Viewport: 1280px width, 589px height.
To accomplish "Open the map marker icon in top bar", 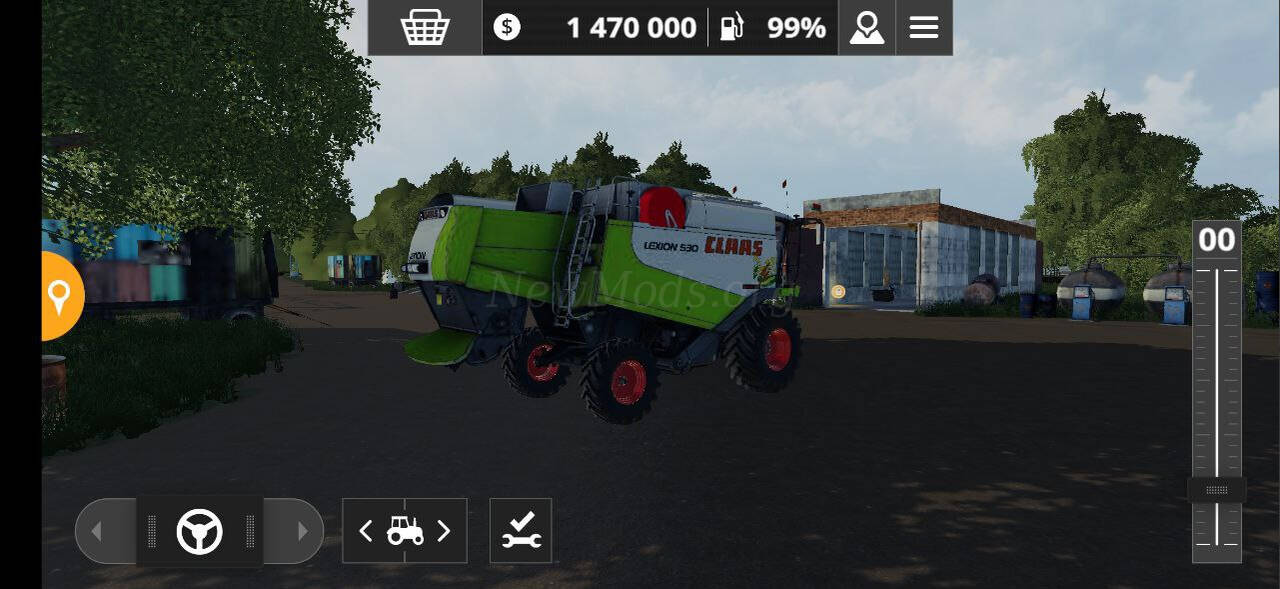I will coord(866,28).
